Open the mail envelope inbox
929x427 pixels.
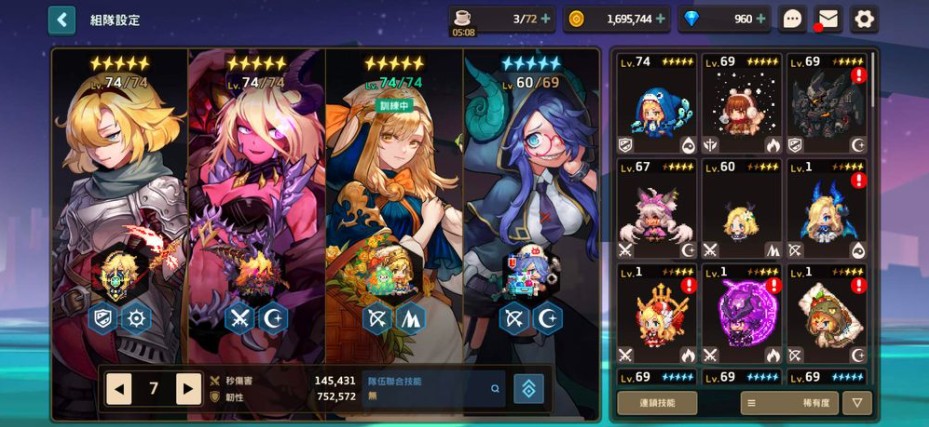(827, 19)
